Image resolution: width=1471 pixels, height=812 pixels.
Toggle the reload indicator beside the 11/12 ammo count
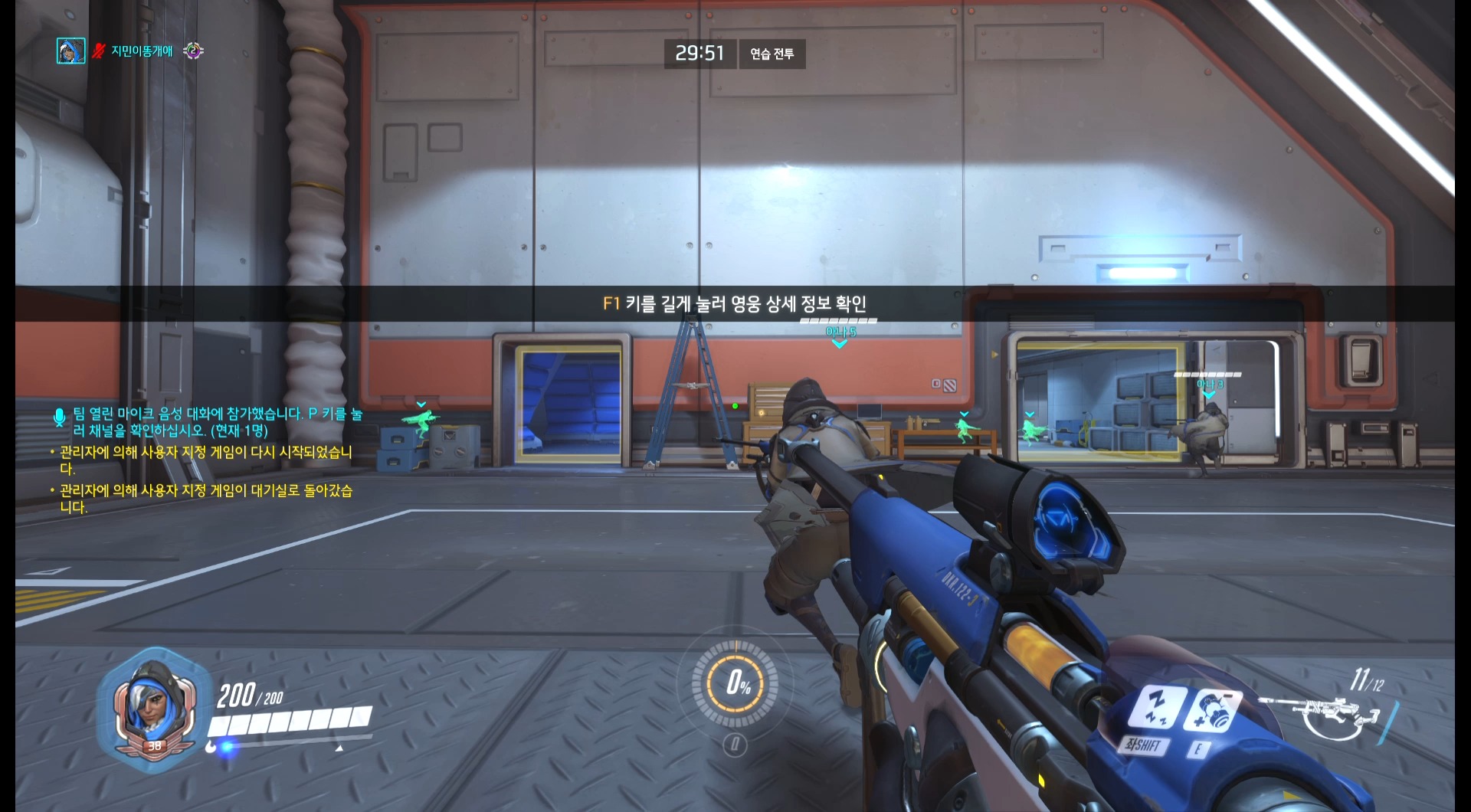(x=1388, y=714)
